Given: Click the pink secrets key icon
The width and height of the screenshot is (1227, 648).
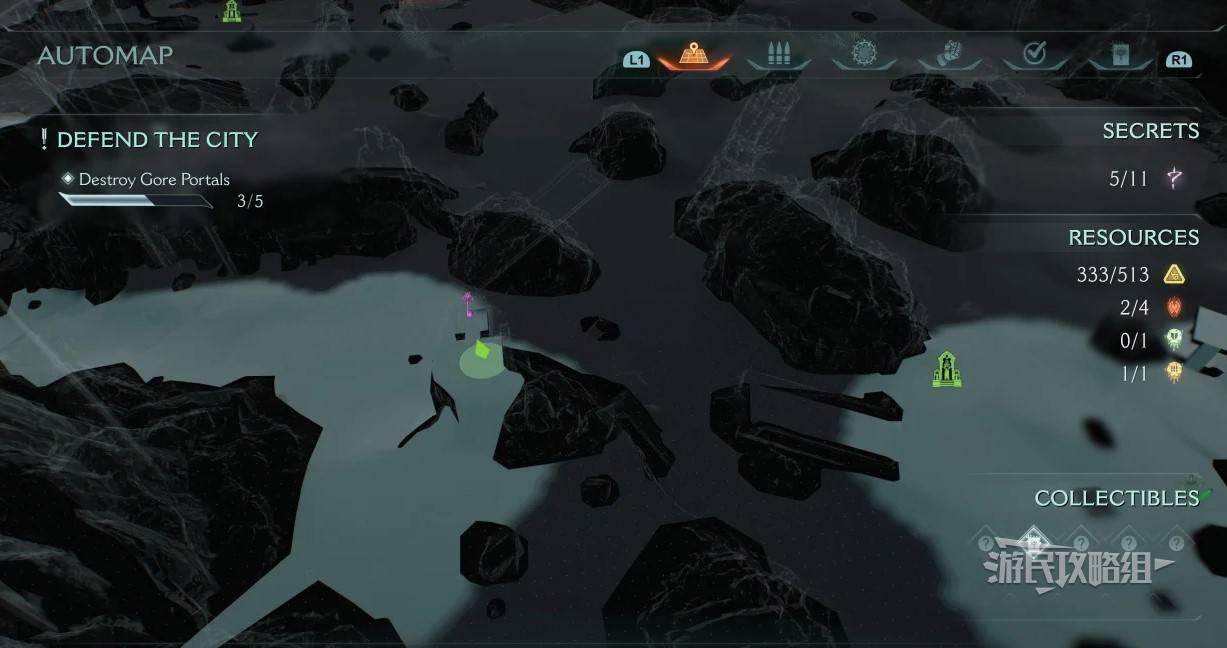Looking at the screenshot, I should [x=1174, y=179].
